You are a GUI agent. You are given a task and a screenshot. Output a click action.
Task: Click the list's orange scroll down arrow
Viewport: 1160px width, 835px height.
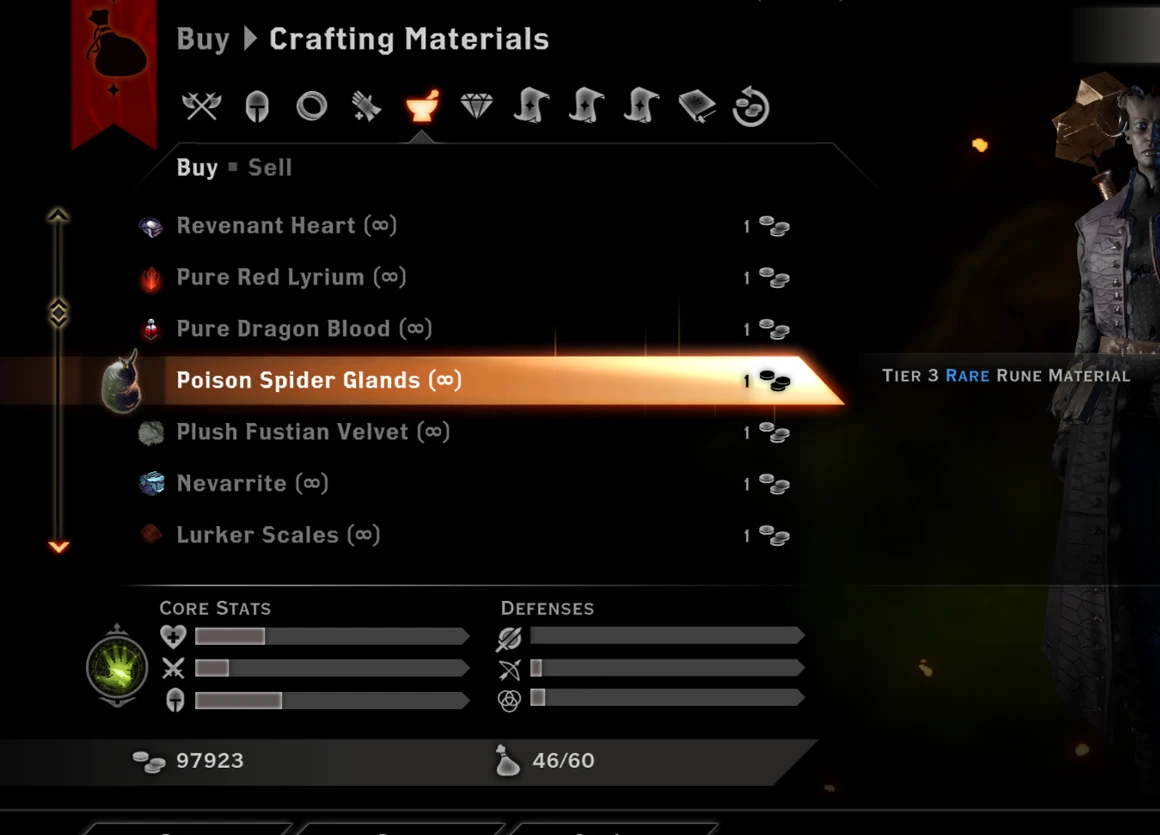59,547
